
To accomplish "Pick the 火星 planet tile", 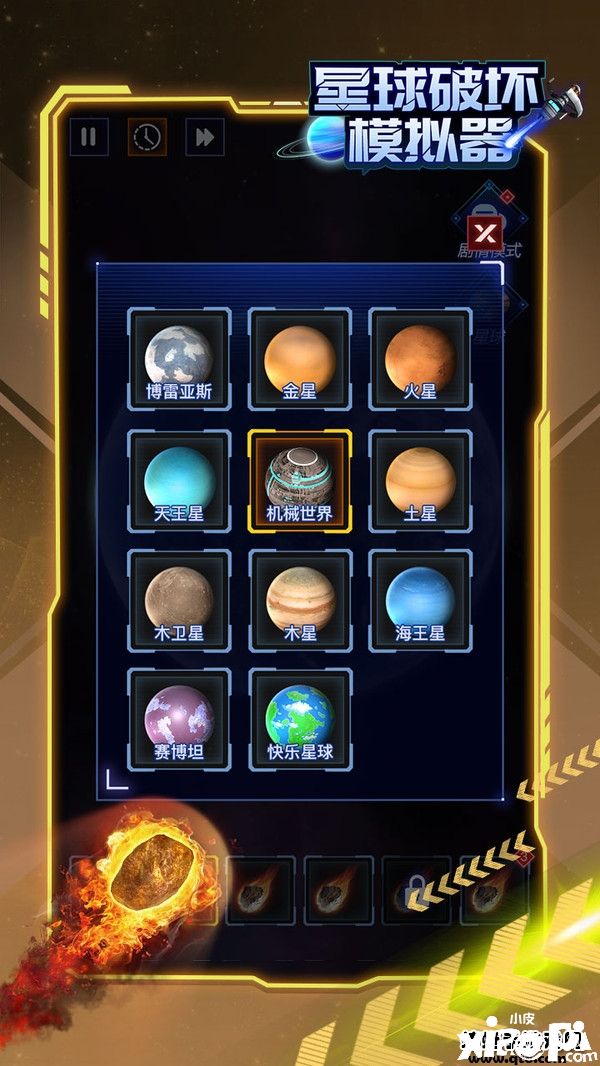I will click(420, 358).
